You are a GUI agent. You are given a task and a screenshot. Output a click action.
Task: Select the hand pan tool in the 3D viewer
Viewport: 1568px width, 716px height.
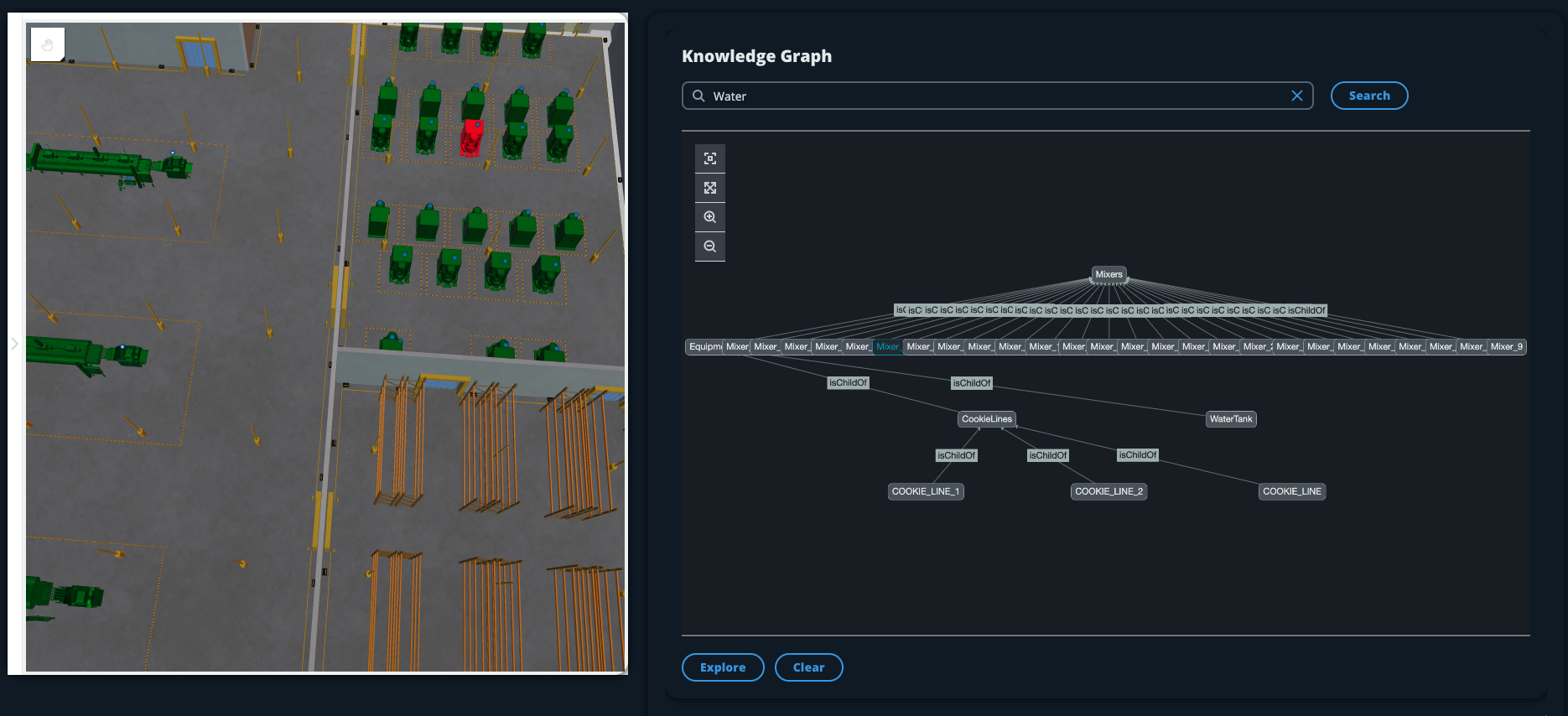point(47,44)
